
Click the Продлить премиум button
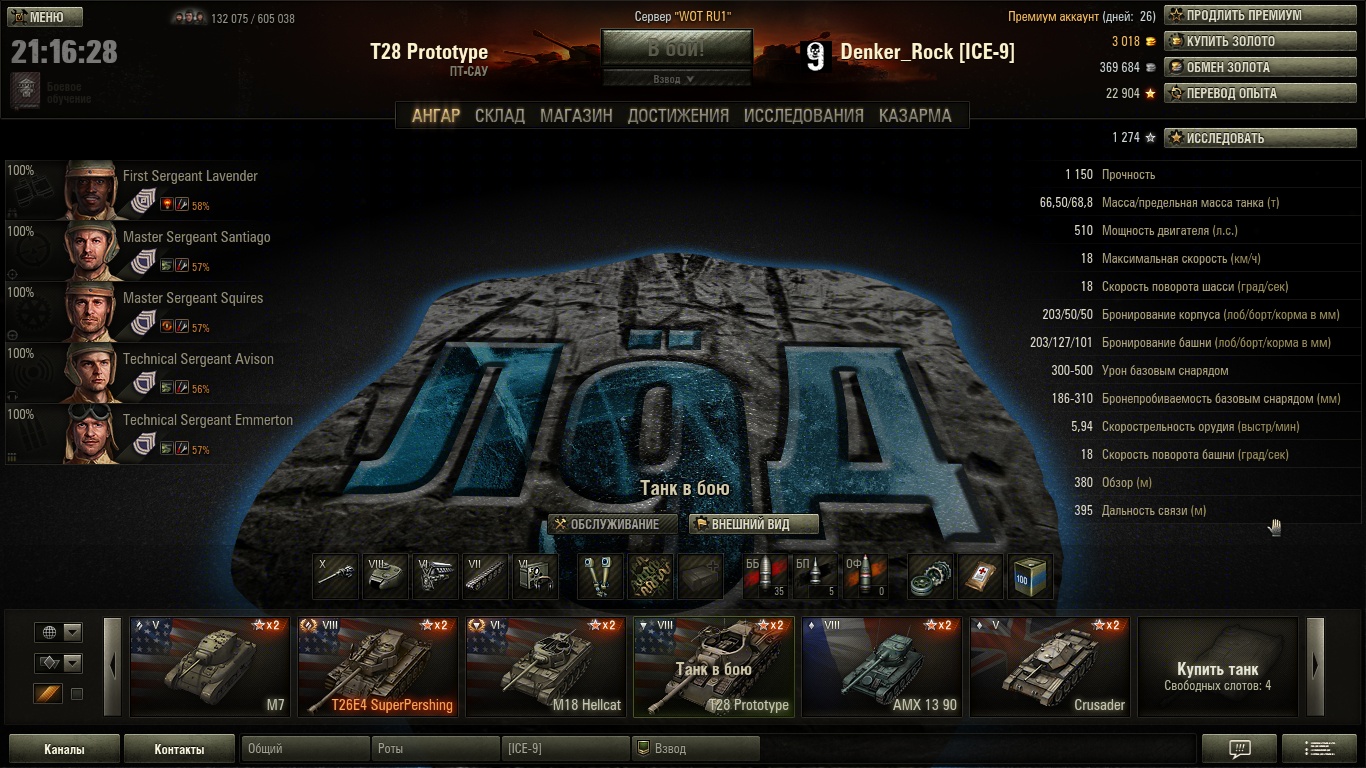(x=1245, y=16)
